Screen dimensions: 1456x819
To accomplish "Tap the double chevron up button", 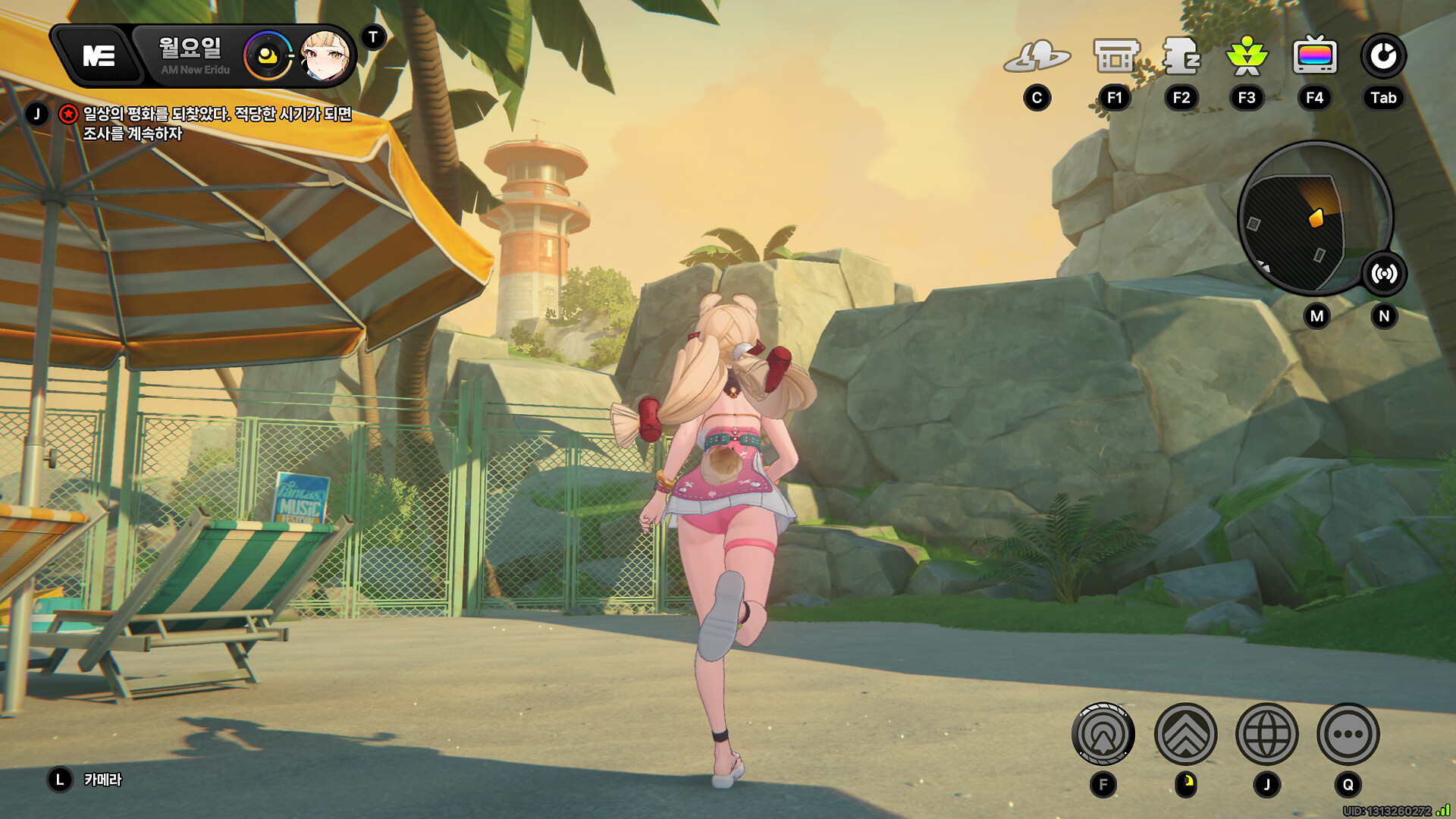I will 1185,734.
